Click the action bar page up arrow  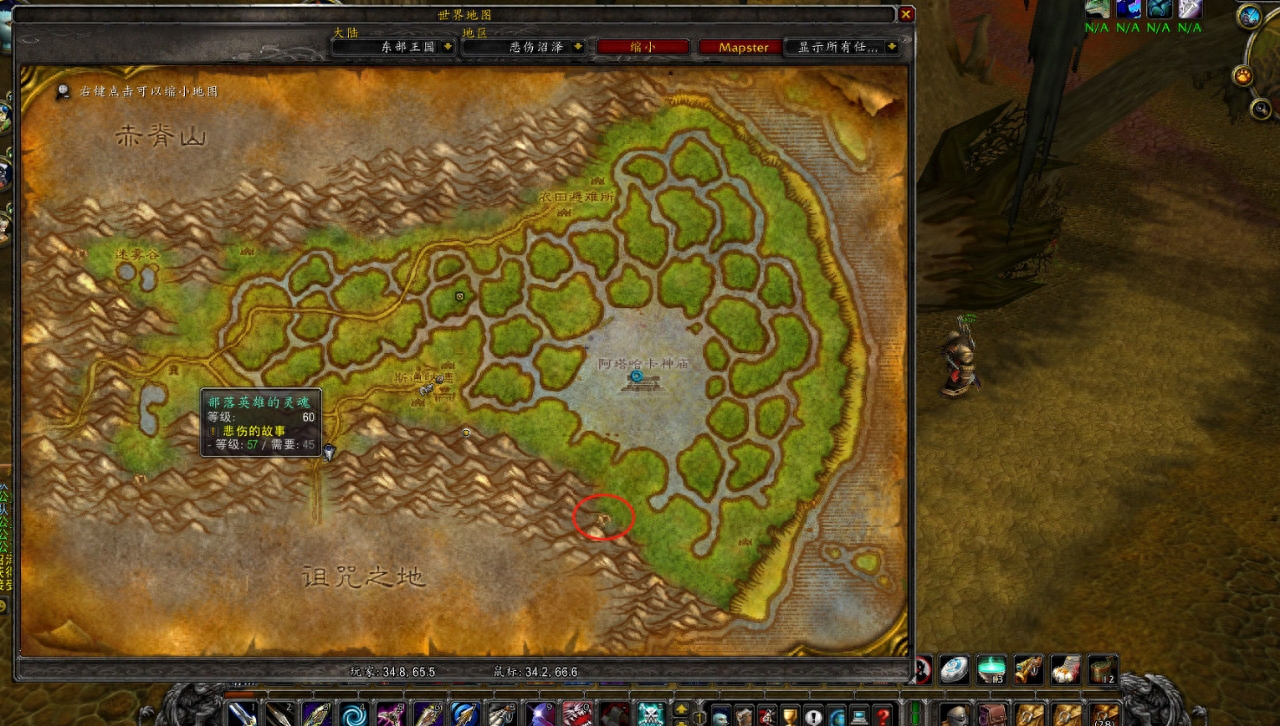click(x=681, y=708)
